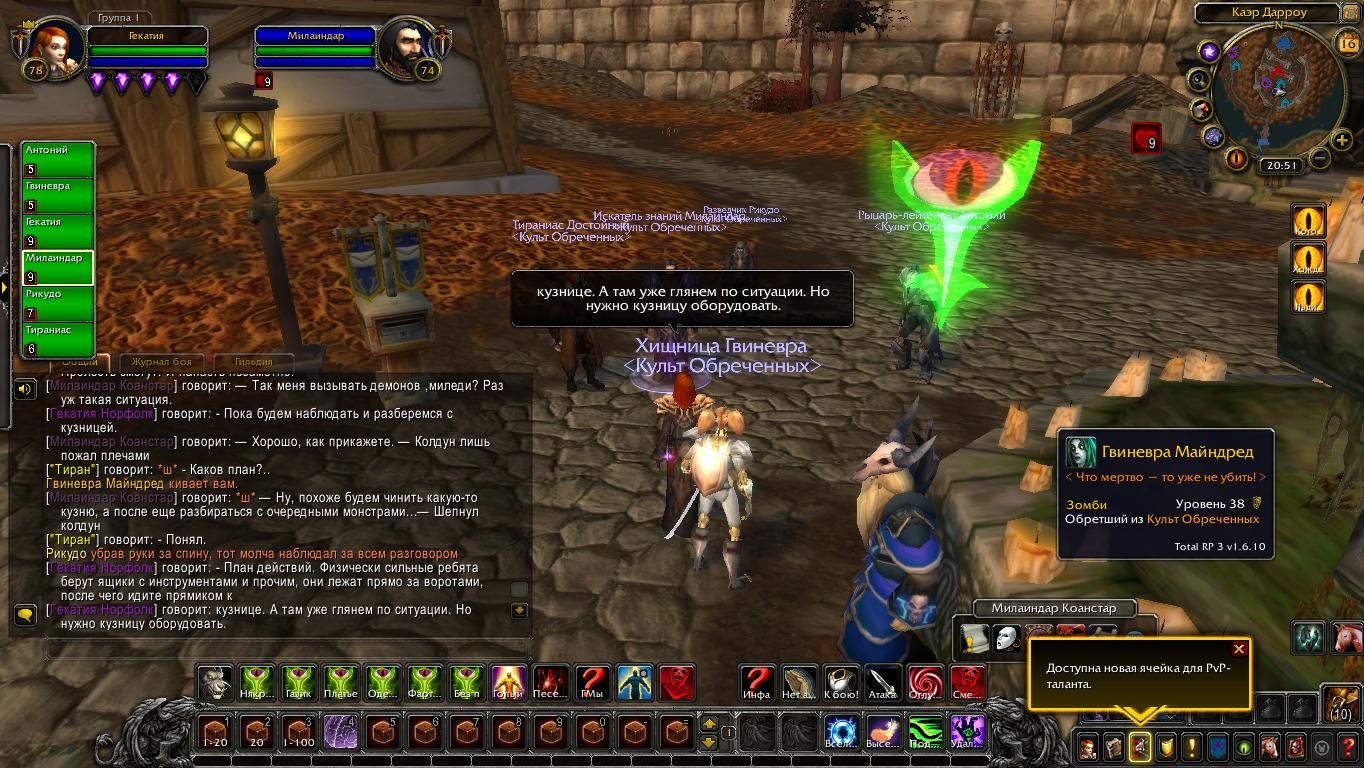Viewport: 1364px width, 768px height.
Task: Activate the К бою! action button
Action: 841,682
